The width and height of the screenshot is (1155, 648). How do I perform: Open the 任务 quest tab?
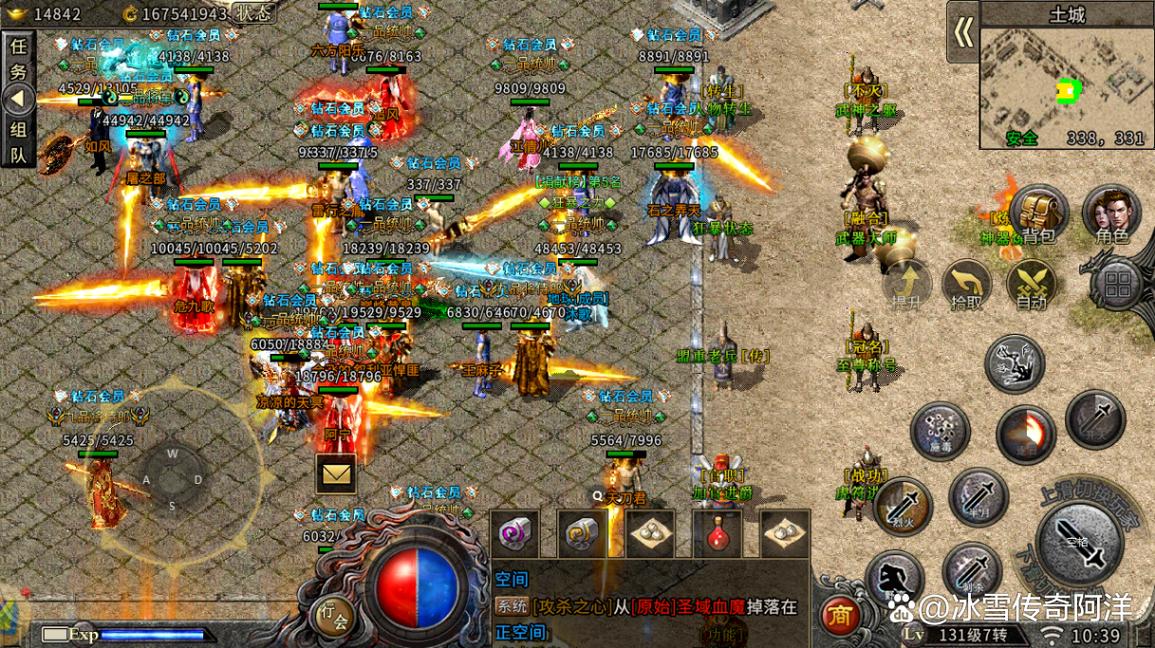(18, 59)
